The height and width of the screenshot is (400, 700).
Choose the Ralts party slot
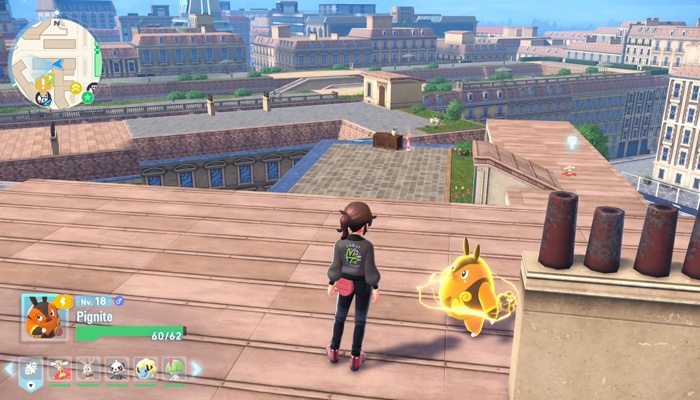click(174, 369)
